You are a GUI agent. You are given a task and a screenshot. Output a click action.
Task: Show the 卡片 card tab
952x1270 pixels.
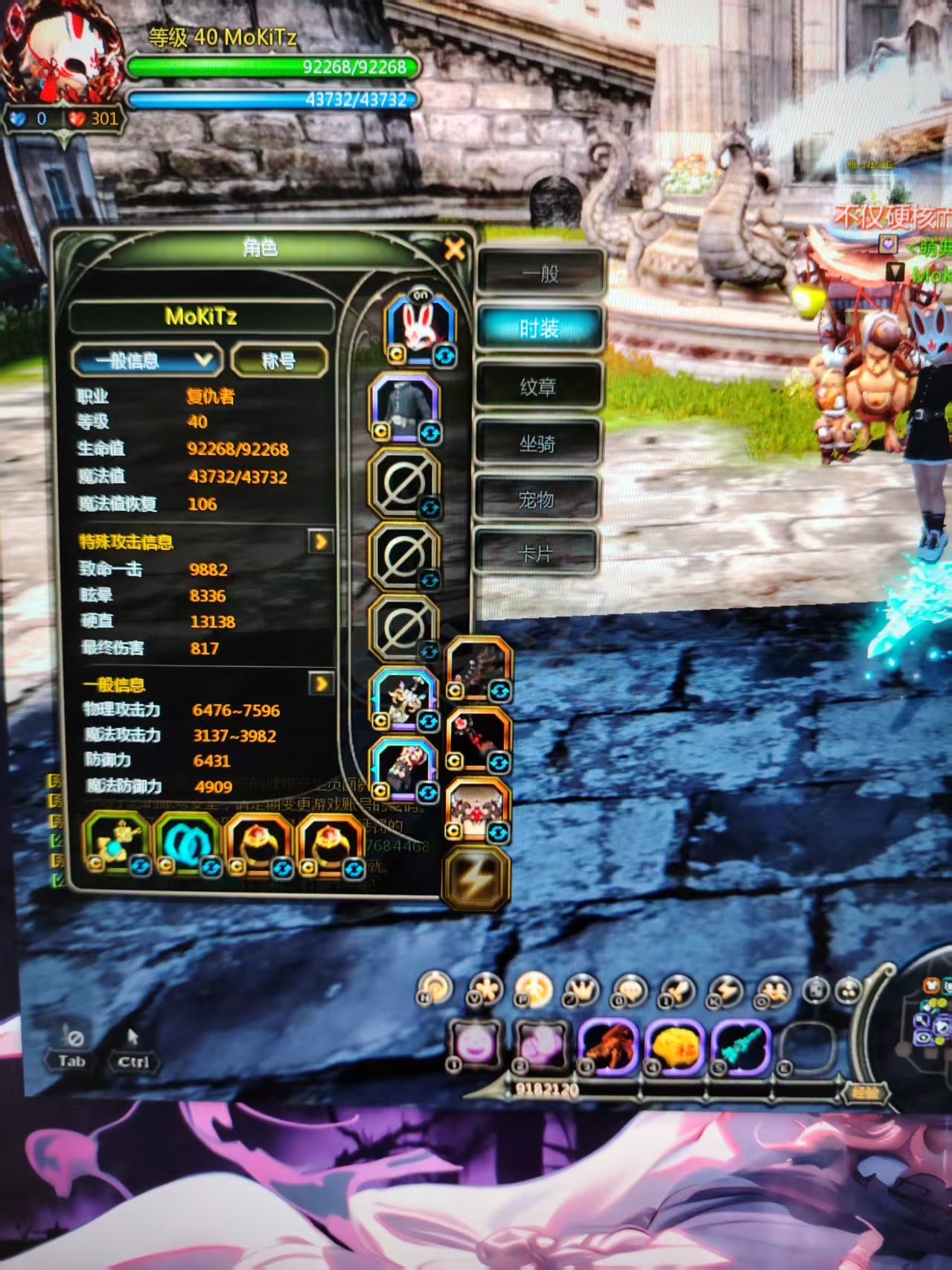[534, 554]
